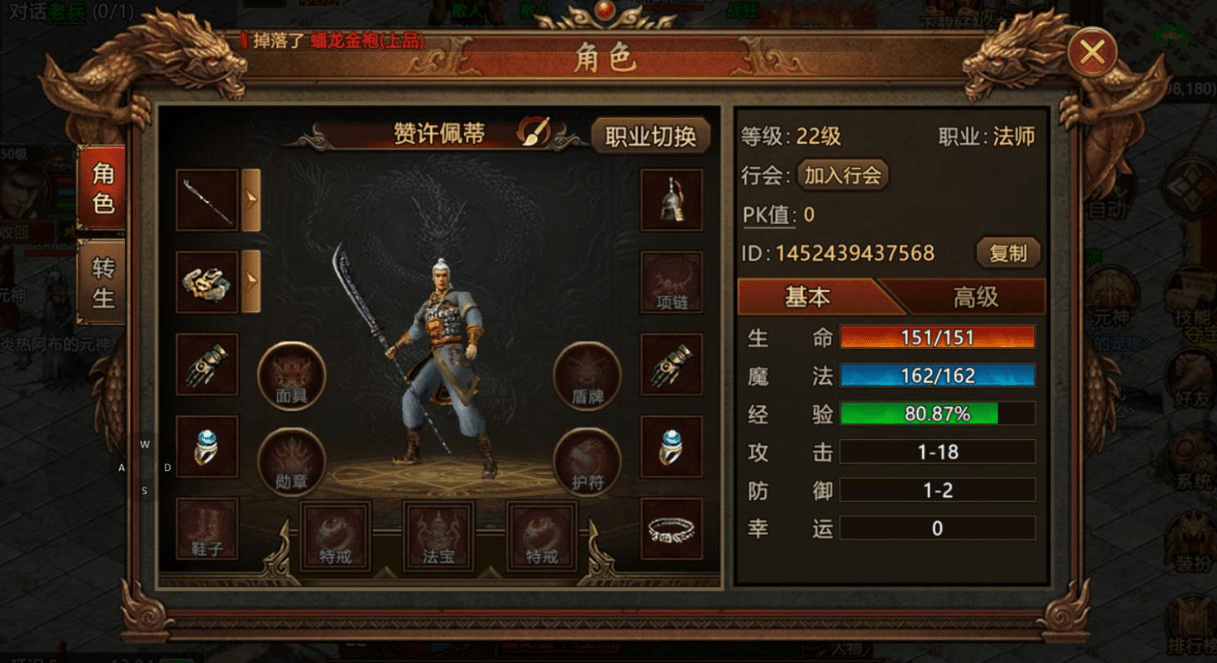Open the empty 项链 necklace slot
1217x663 pixels.
[x=671, y=282]
